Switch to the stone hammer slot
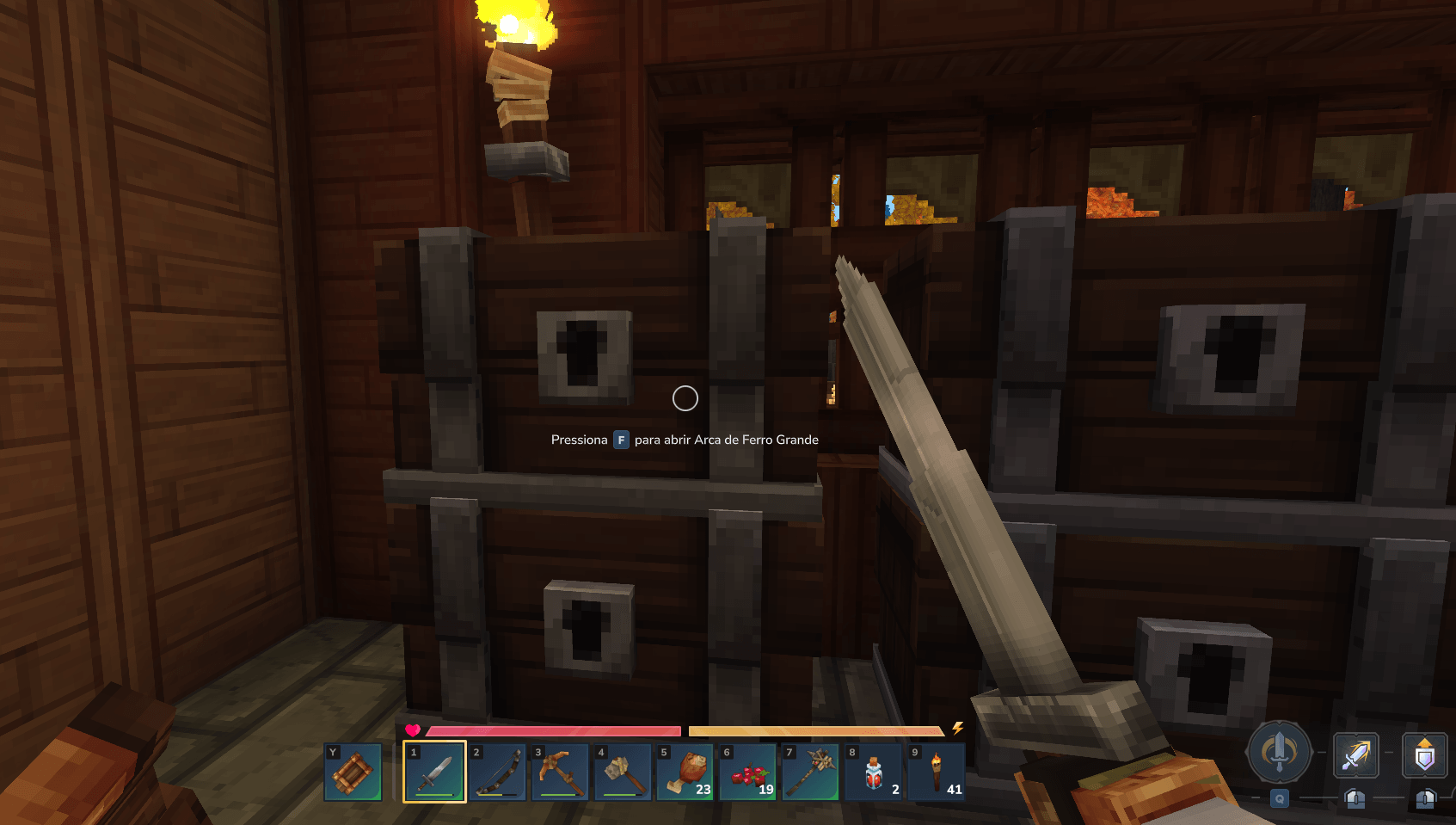Image resolution: width=1456 pixels, height=825 pixels. click(x=623, y=772)
